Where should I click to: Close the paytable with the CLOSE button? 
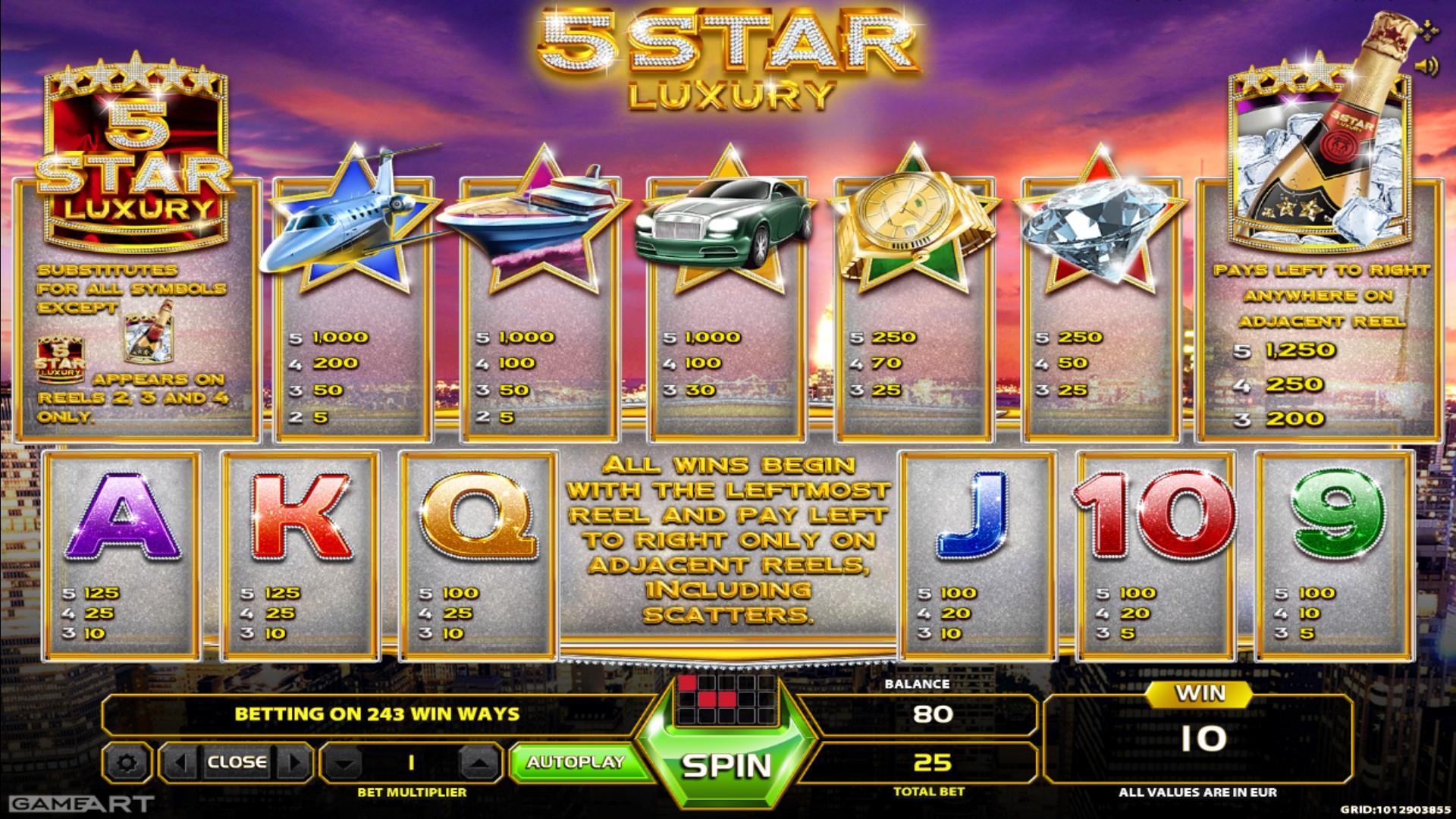(x=237, y=762)
